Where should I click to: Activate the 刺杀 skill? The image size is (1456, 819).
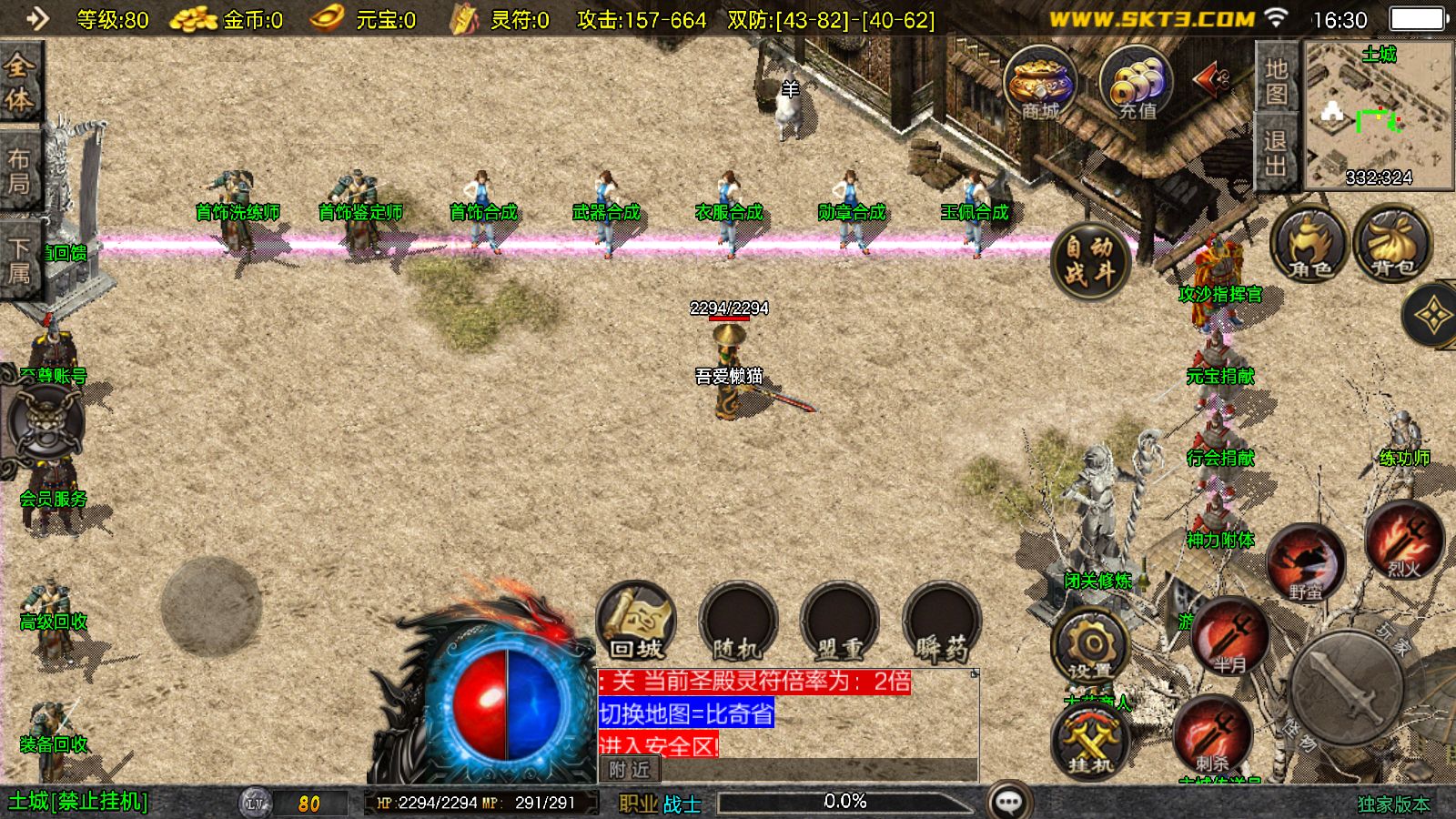click(1212, 735)
